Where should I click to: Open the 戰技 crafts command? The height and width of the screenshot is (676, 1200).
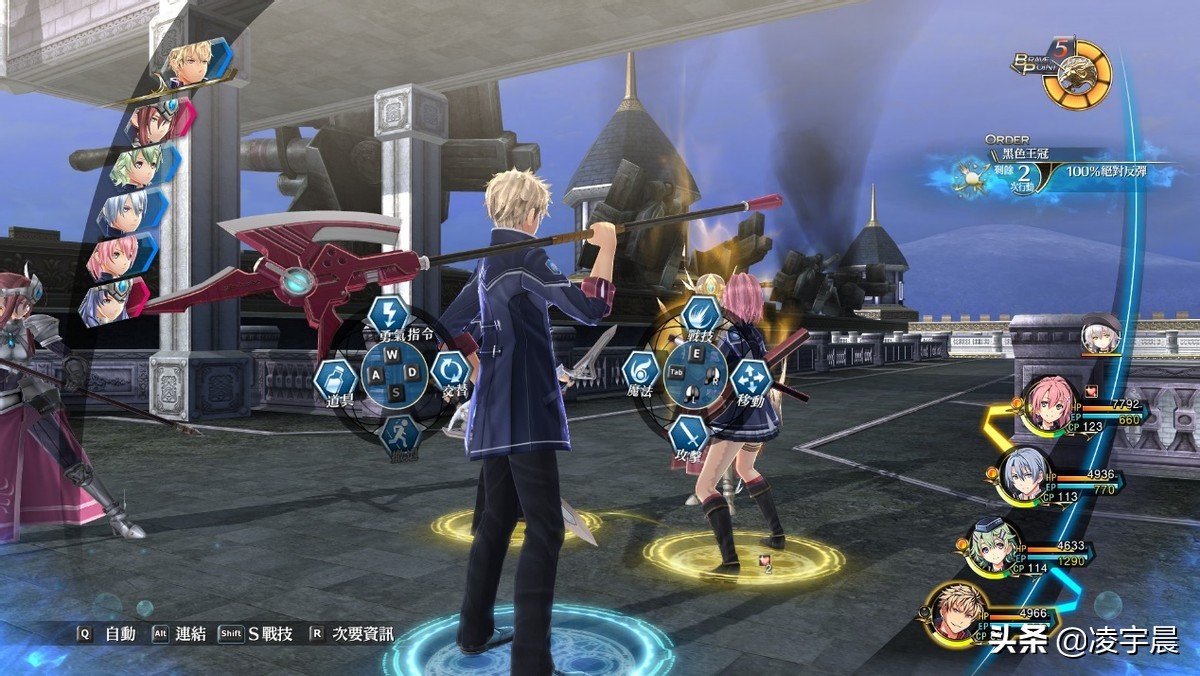[702, 314]
